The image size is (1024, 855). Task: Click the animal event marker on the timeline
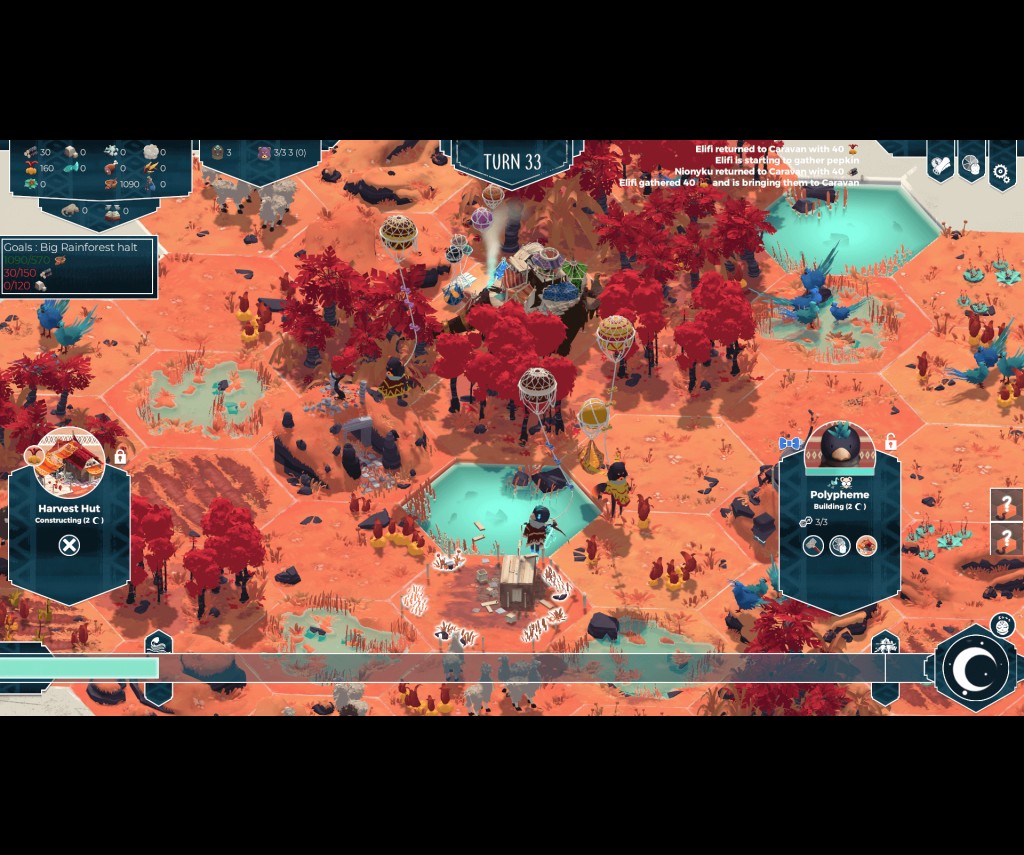(885, 644)
